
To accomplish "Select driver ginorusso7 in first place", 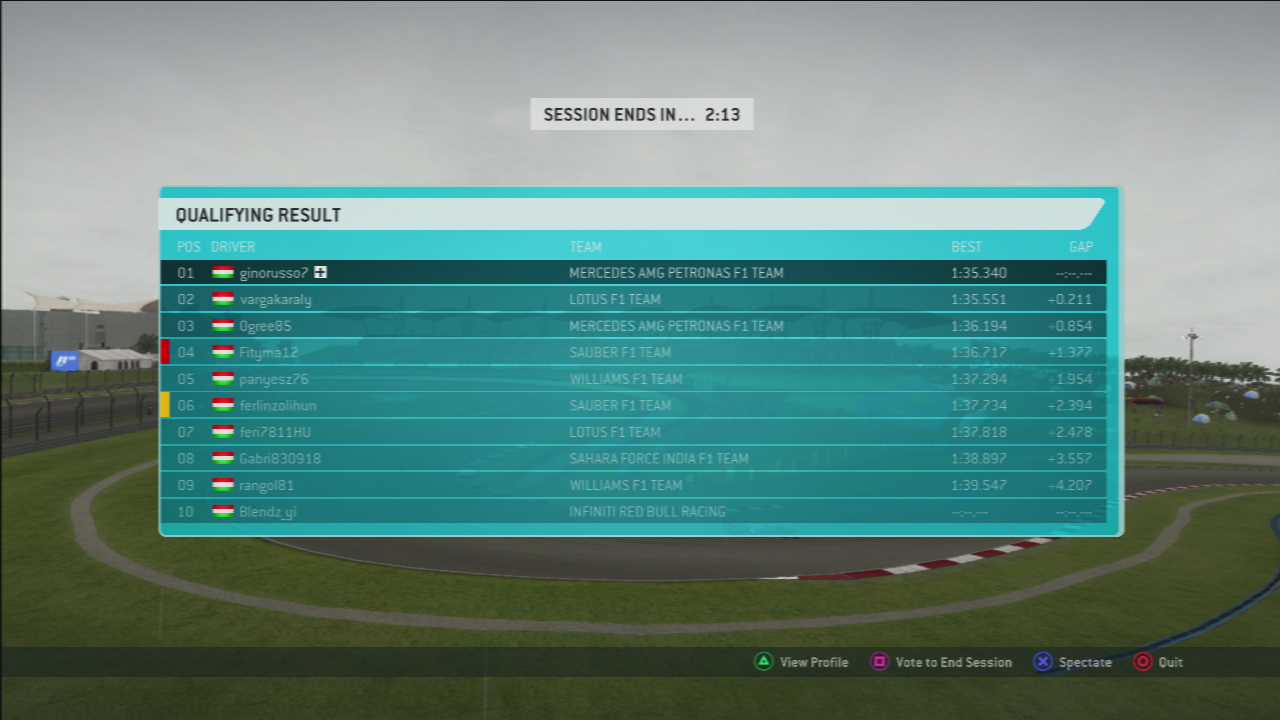I will pyautogui.click(x=273, y=273).
